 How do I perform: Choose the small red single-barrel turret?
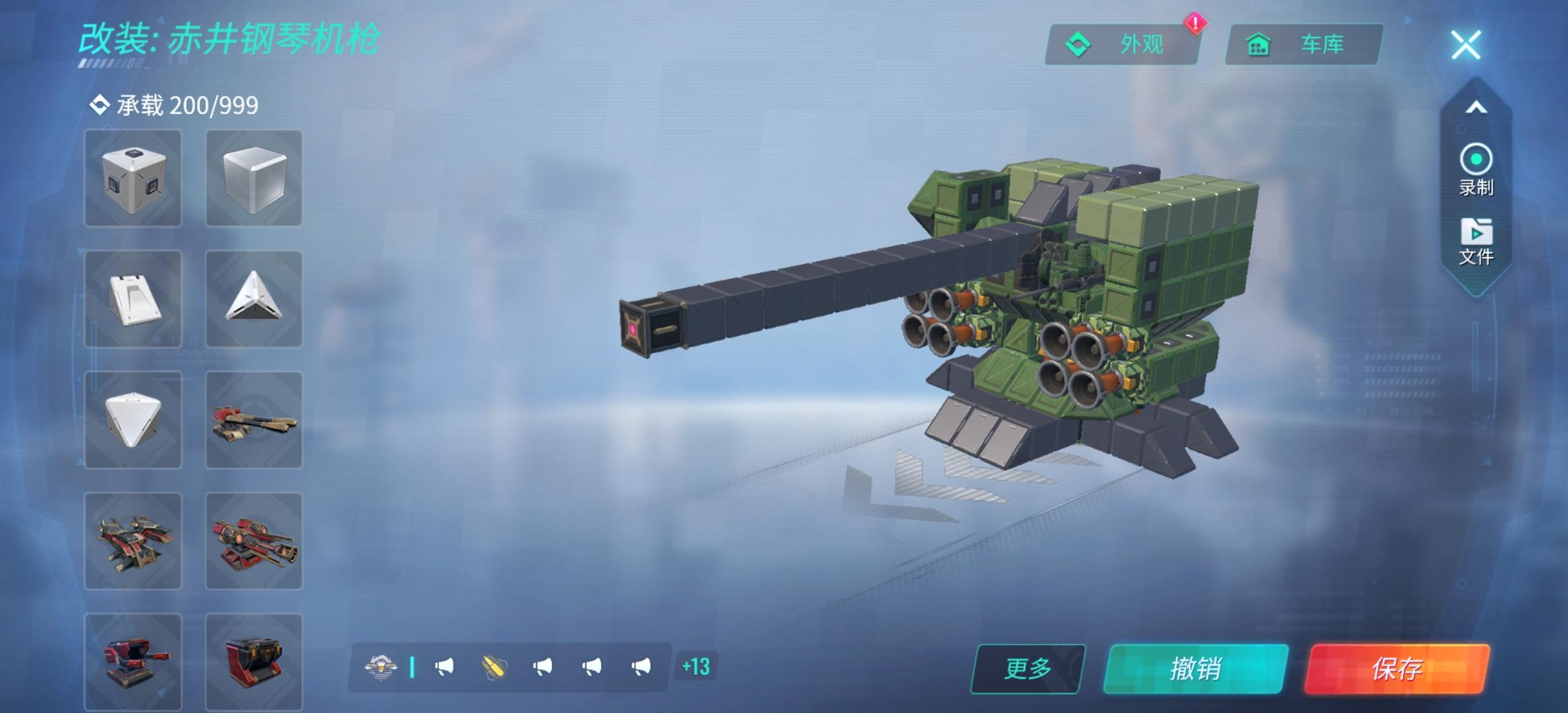click(x=133, y=660)
